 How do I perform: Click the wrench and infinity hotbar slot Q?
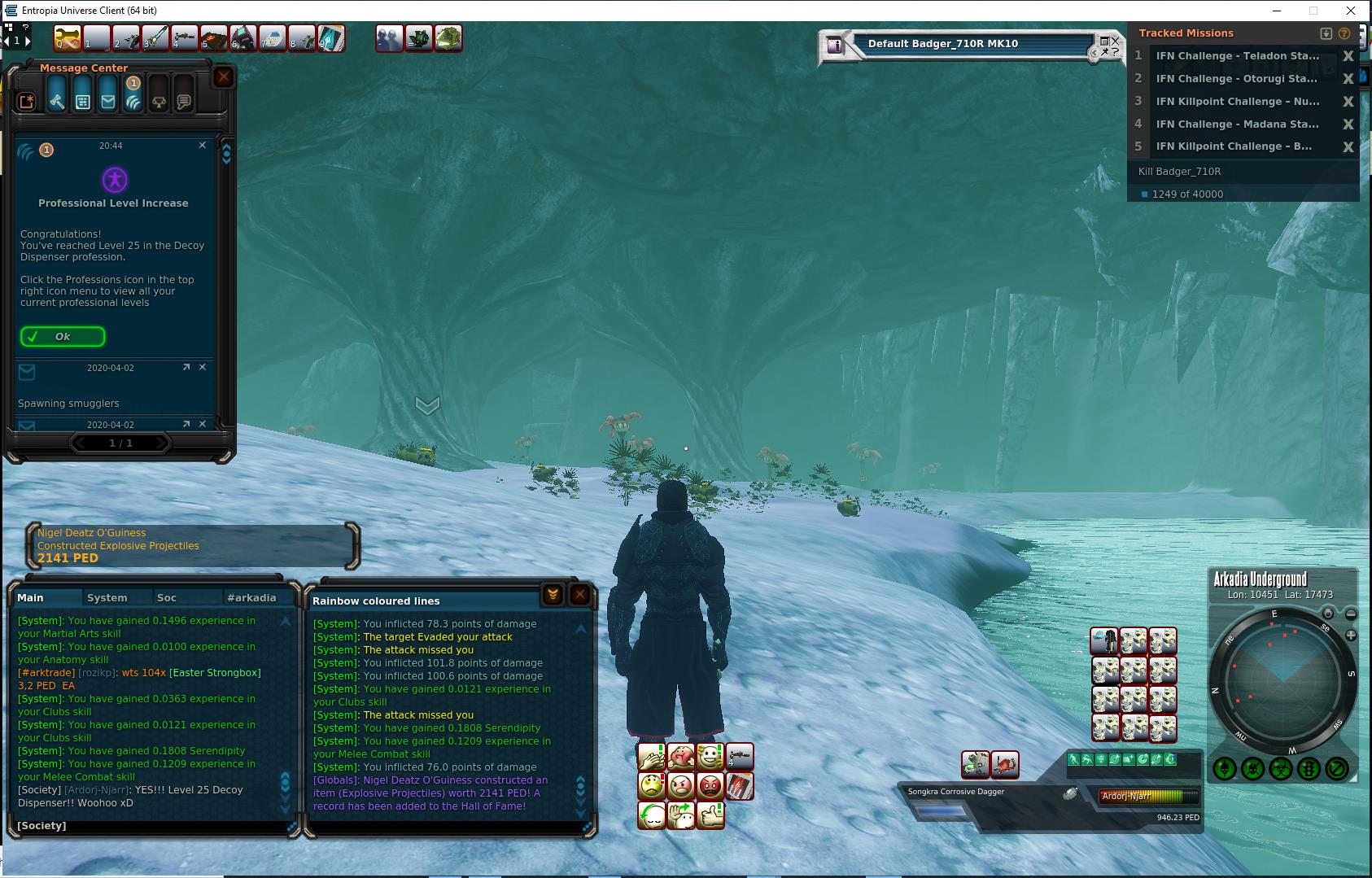pos(68,37)
